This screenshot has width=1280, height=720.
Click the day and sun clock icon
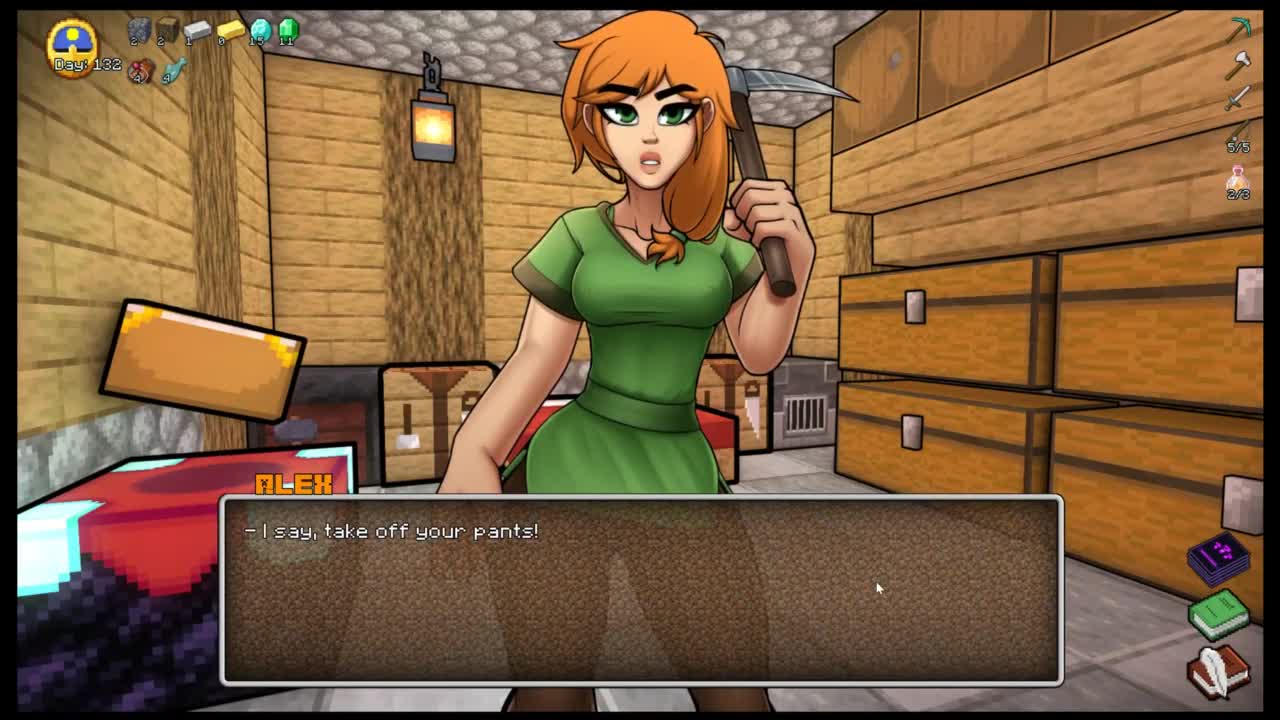(x=72, y=42)
